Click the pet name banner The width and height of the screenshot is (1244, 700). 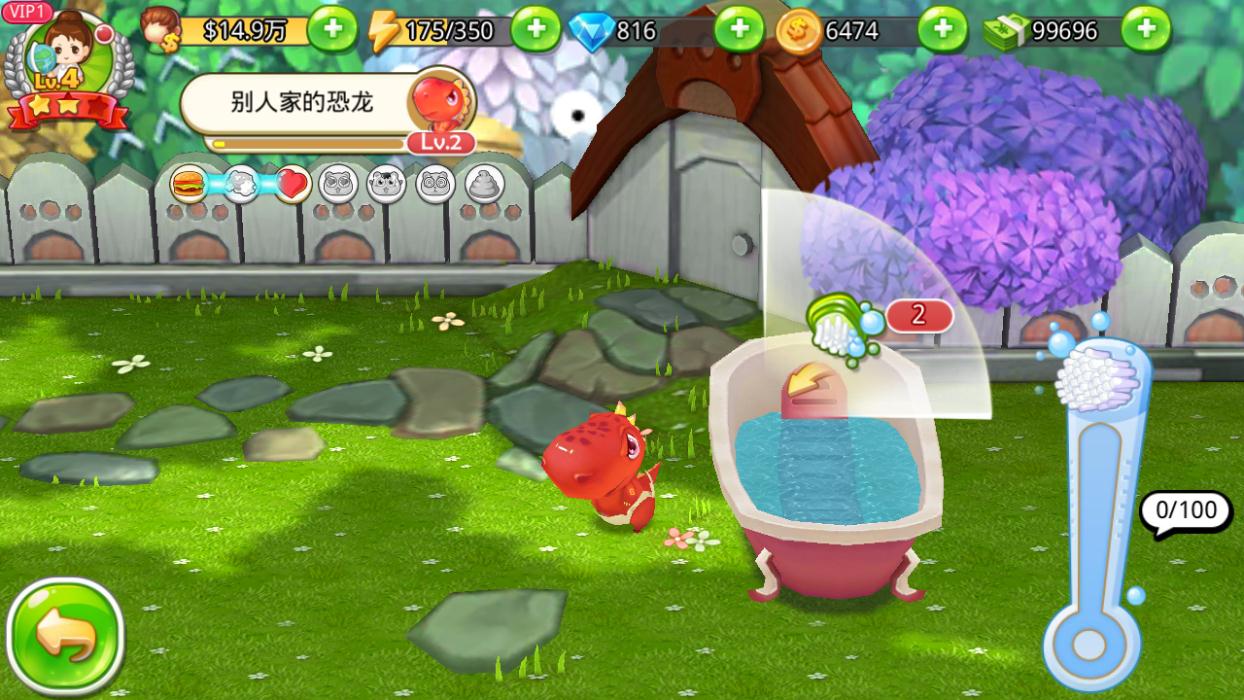pos(300,103)
